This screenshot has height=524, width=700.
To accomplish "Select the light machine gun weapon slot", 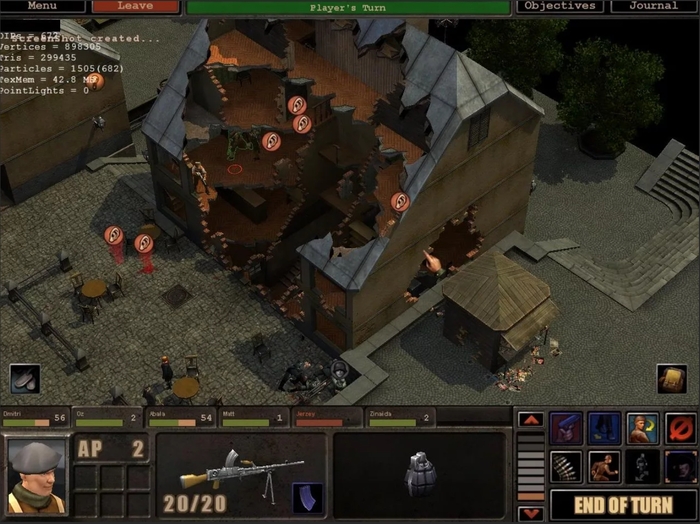I will coord(240,473).
